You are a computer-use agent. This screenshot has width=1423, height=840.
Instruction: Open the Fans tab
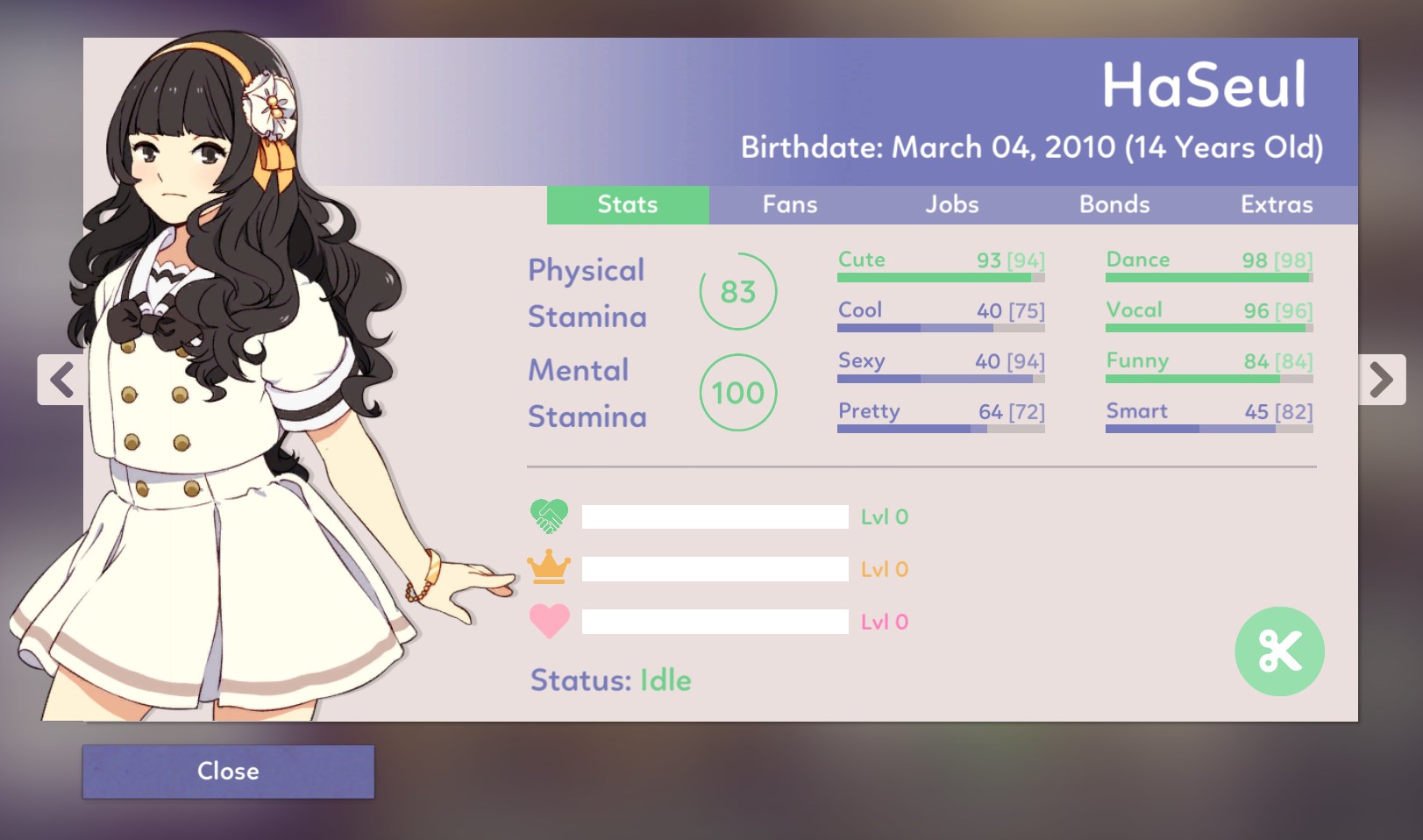[x=790, y=204]
